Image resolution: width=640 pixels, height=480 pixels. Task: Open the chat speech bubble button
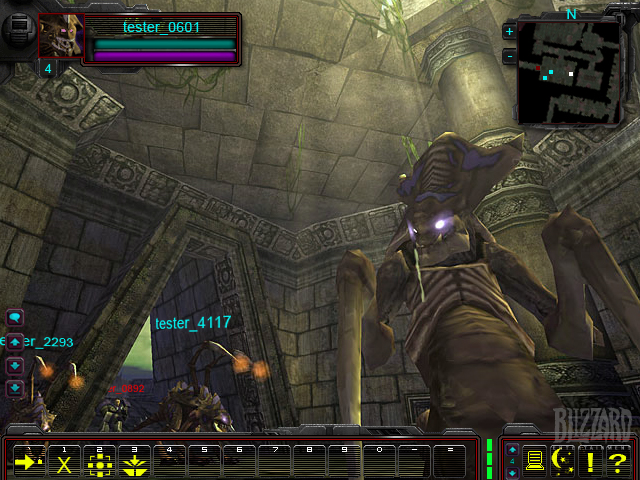[x=15, y=317]
